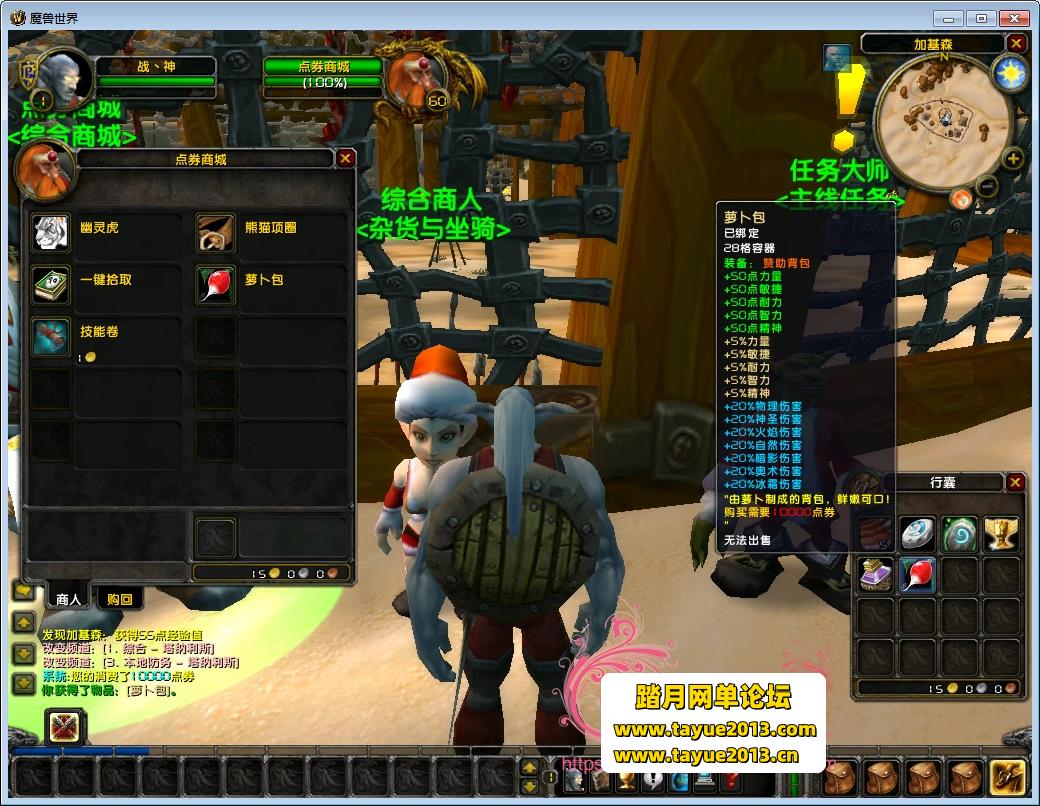Open the 购回 buyback tab
The height and width of the screenshot is (806, 1040).
119,598
